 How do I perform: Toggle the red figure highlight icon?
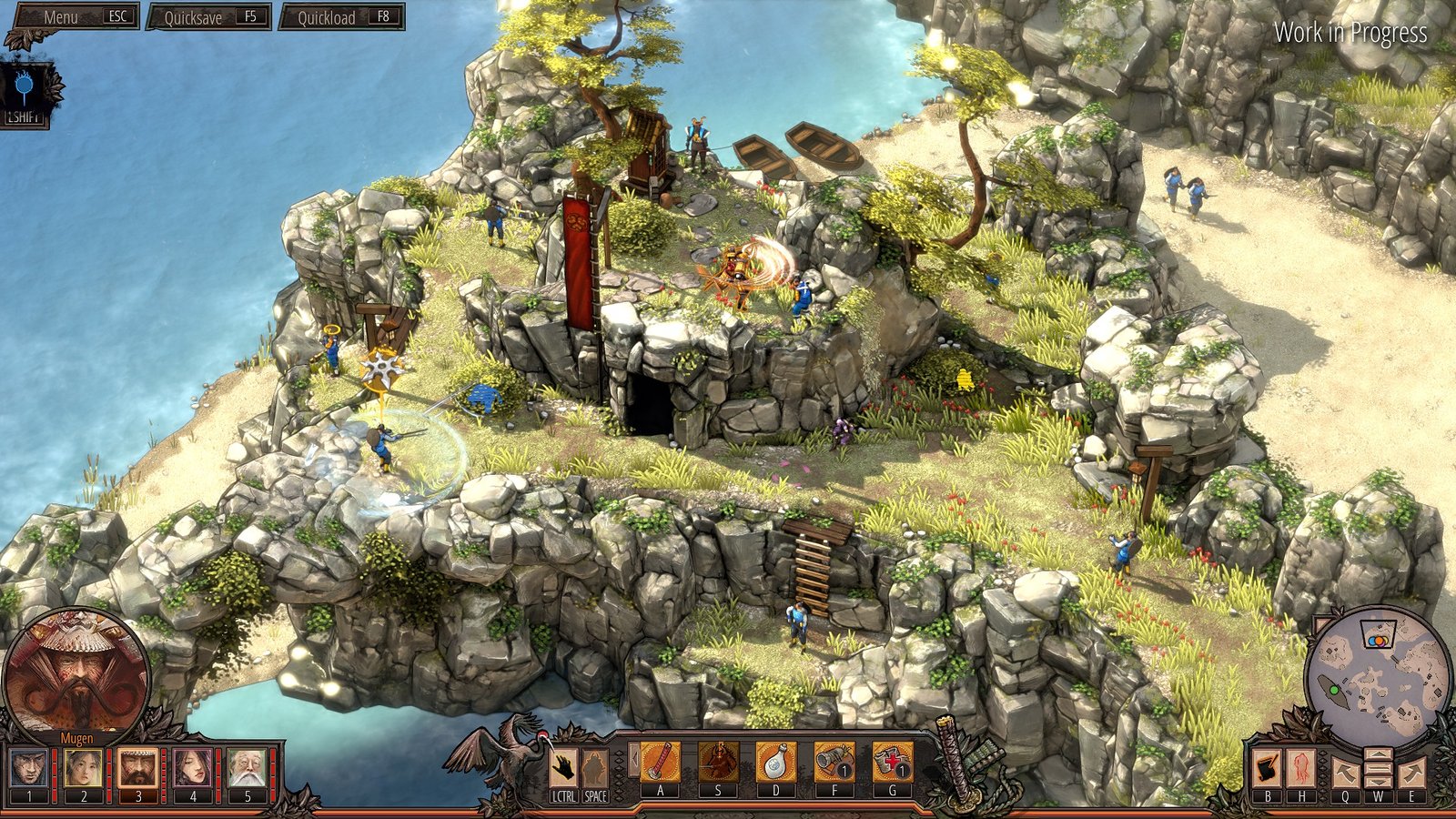[x=1300, y=769]
